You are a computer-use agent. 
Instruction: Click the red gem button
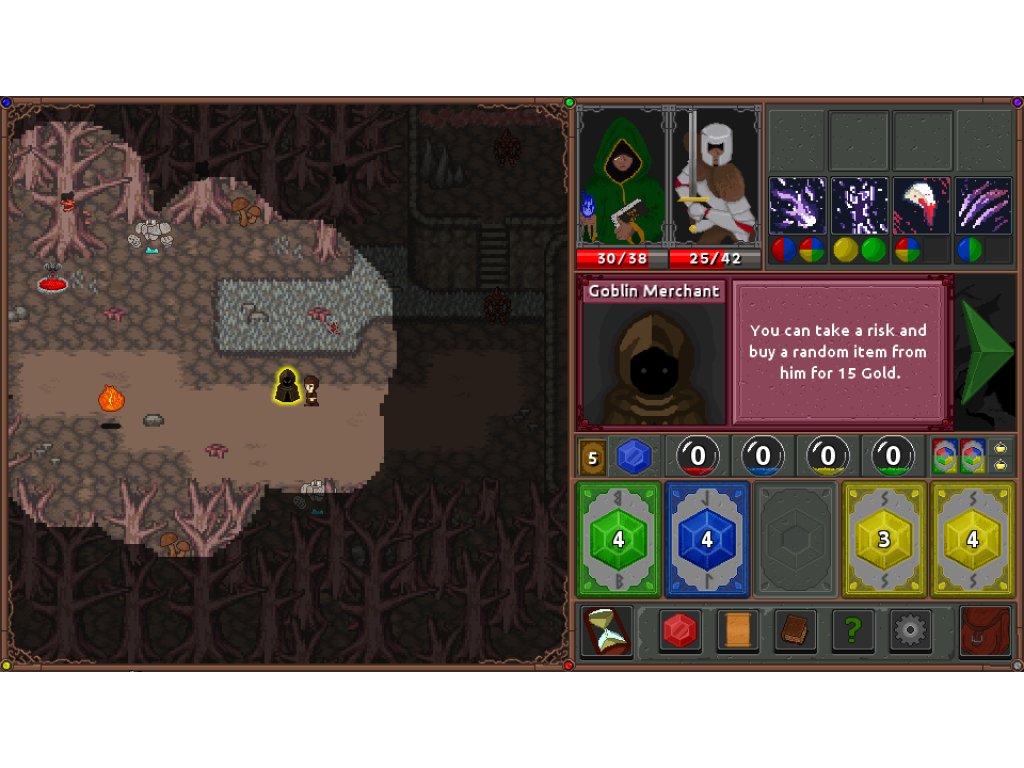pos(680,631)
